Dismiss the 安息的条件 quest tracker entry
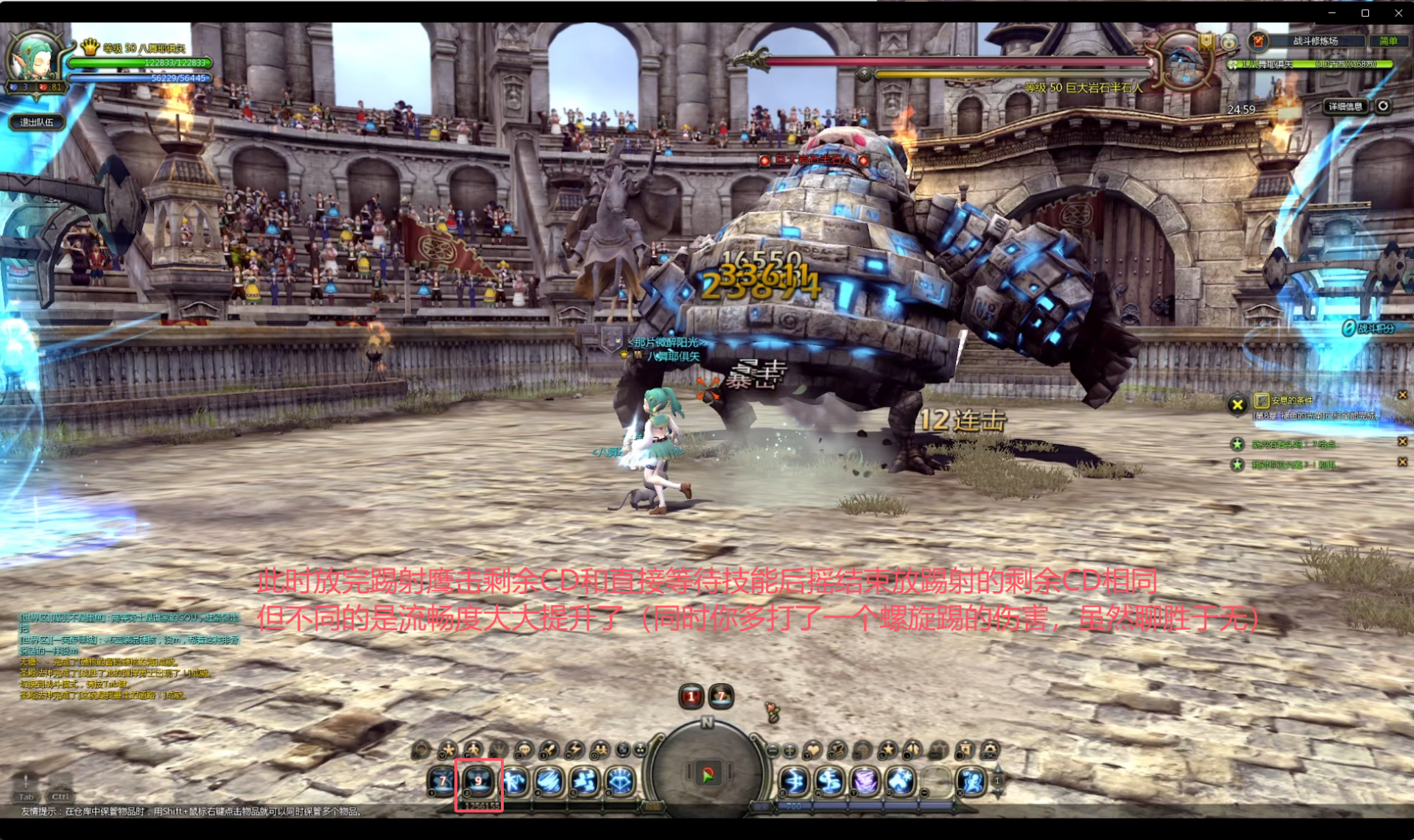Image resolution: width=1414 pixels, height=840 pixels. click(1402, 395)
